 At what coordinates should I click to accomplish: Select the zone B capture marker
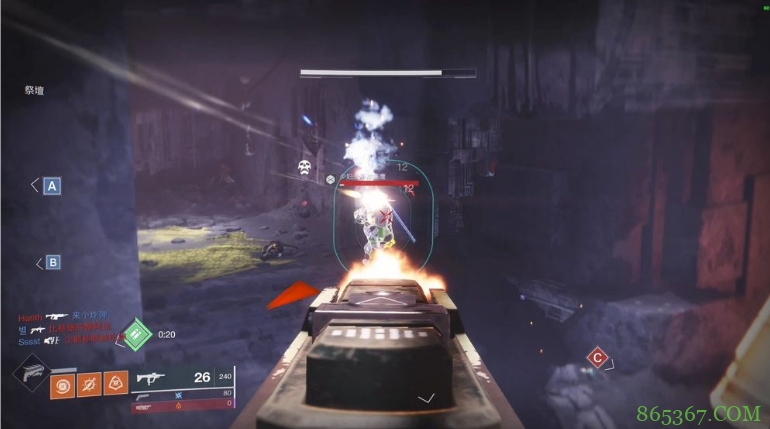52,263
